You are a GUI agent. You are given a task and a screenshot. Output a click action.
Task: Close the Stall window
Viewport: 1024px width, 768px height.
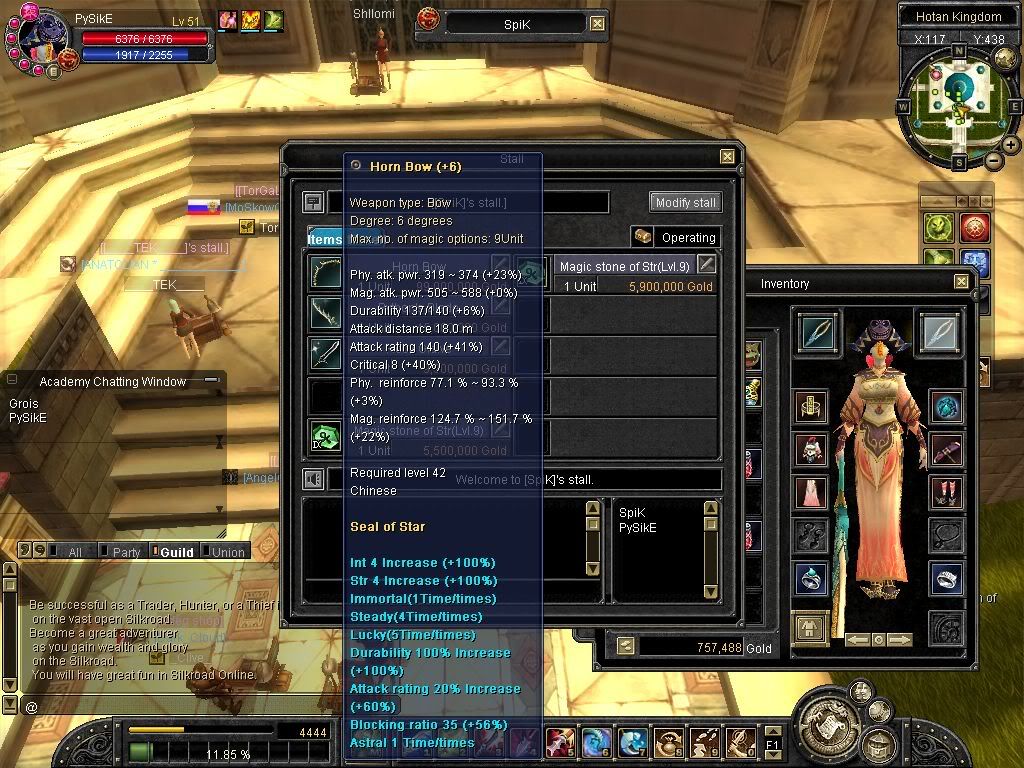coord(727,157)
